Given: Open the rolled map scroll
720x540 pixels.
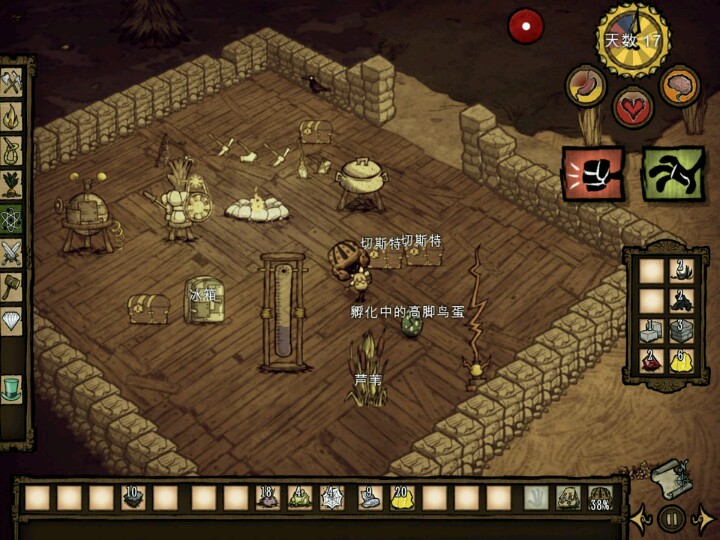Looking at the screenshot, I should (669, 478).
